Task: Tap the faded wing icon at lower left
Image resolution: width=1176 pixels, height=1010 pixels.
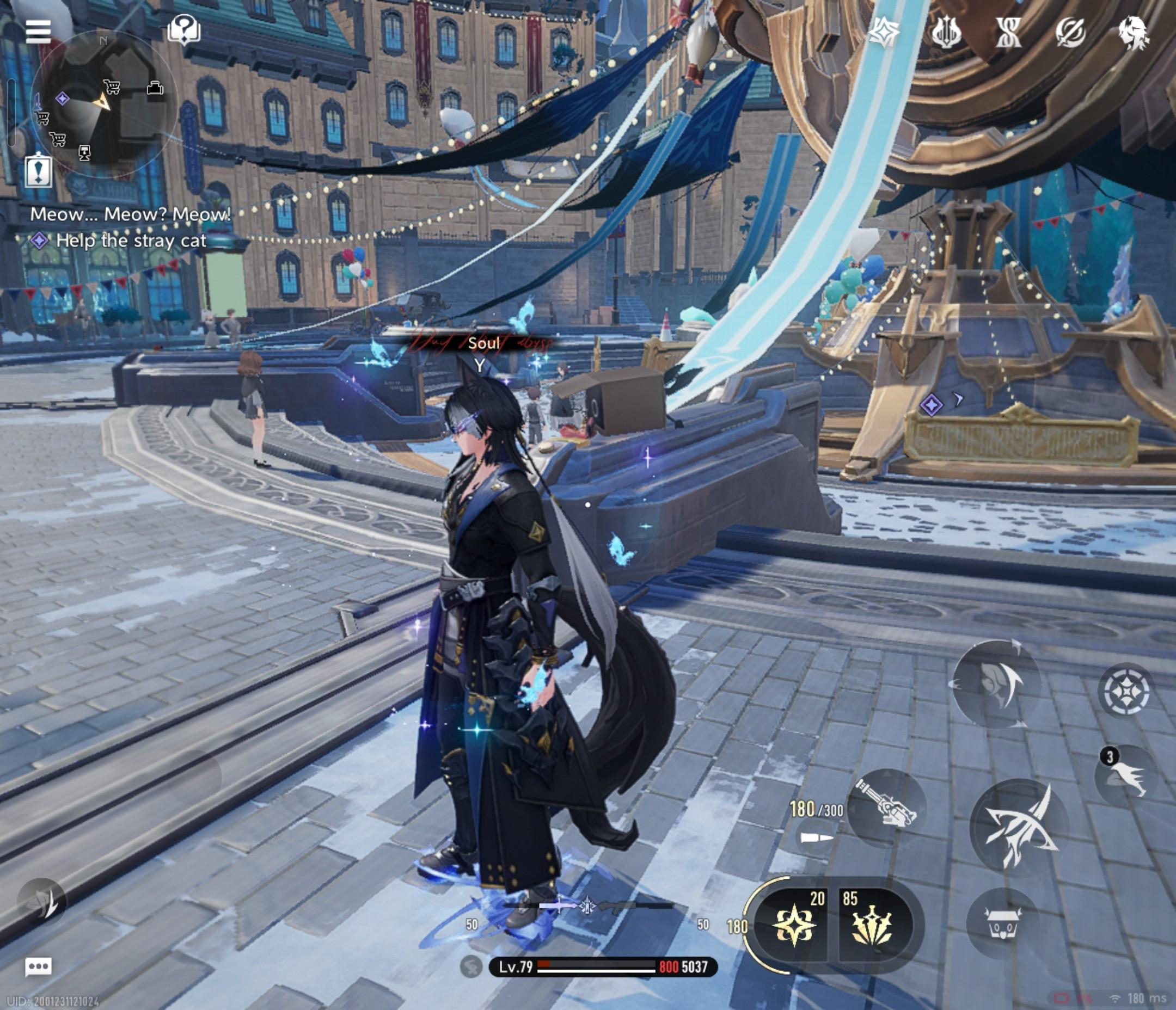Action: click(41, 902)
